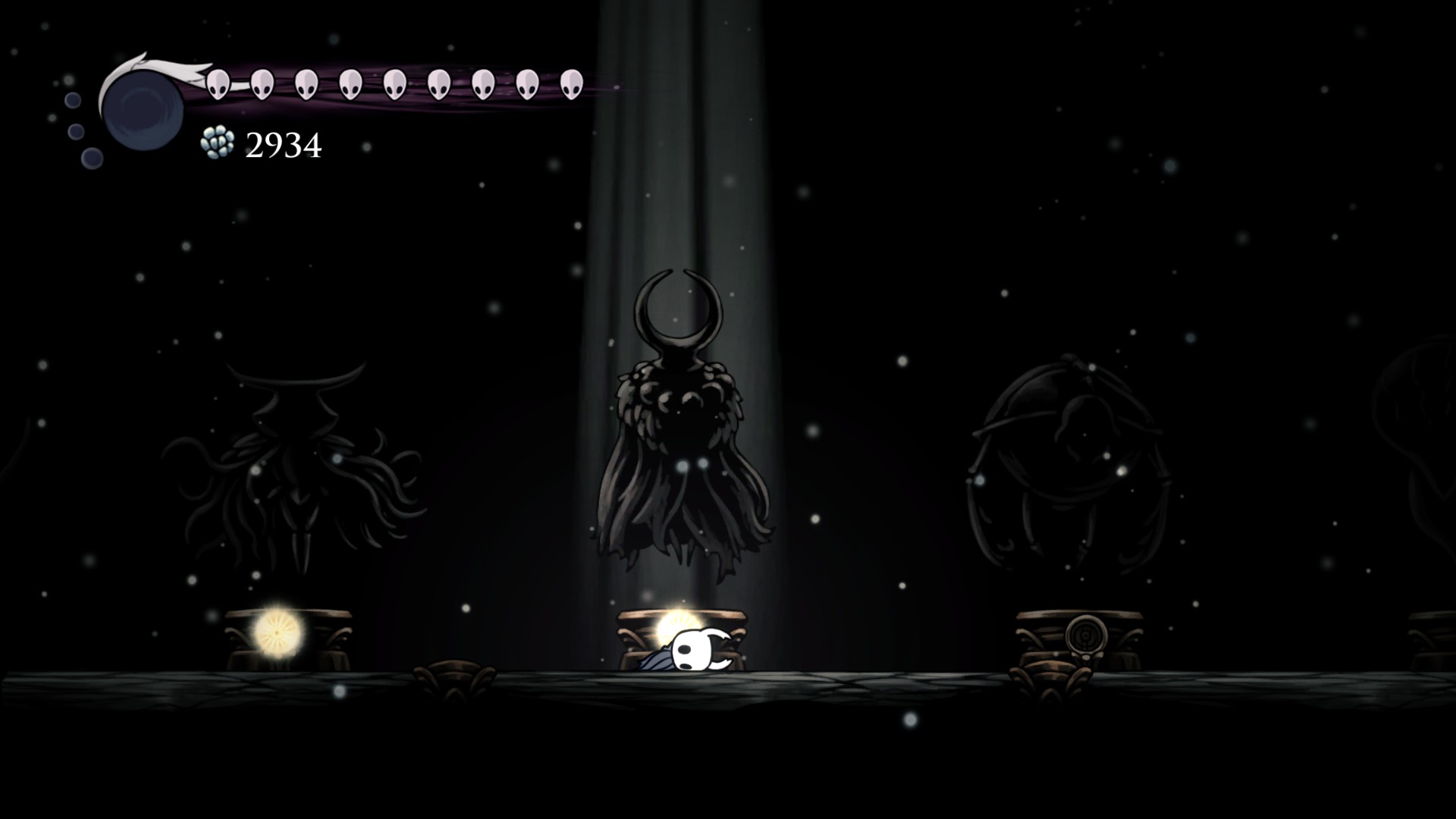Click the second health mask

tap(262, 83)
